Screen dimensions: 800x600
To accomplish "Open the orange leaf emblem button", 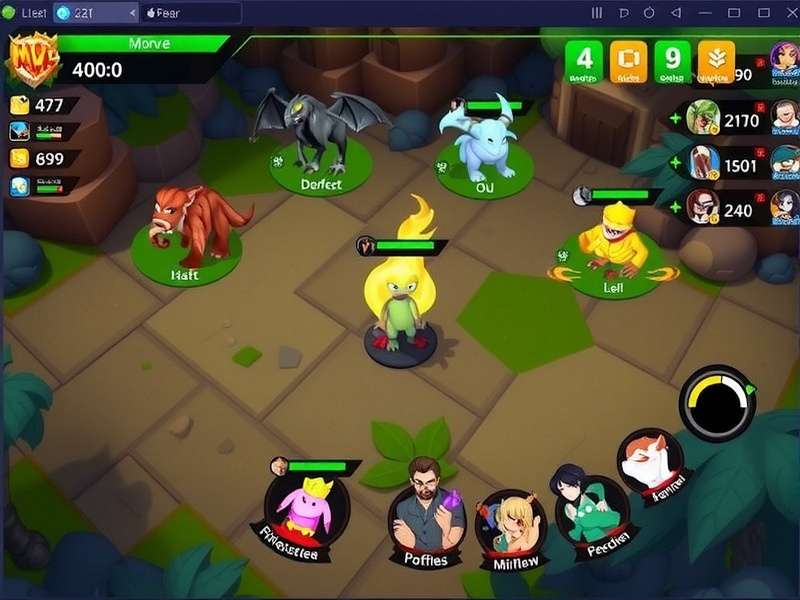I will pyautogui.click(x=716, y=61).
